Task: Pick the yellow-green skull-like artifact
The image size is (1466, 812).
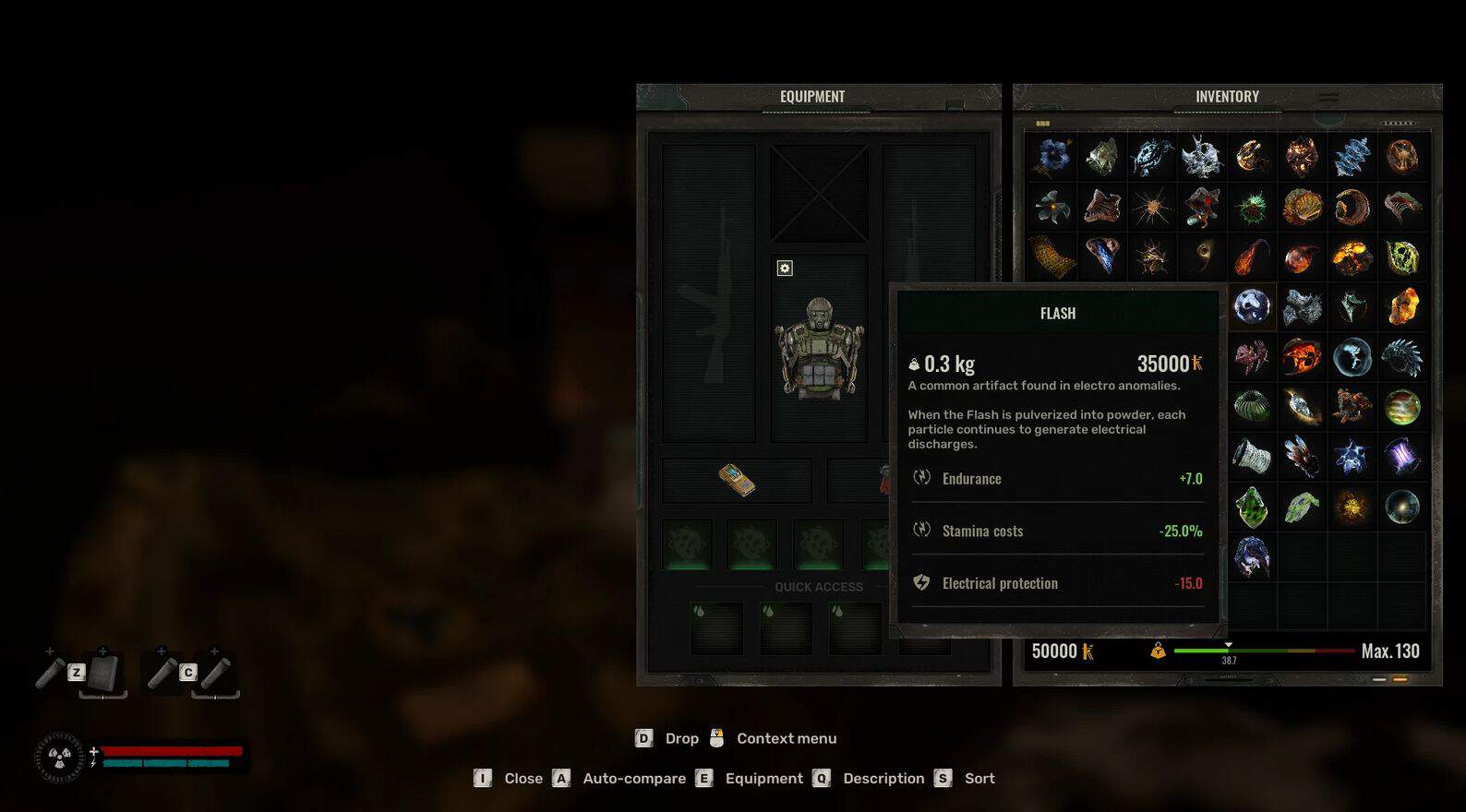Action: click(1402, 257)
